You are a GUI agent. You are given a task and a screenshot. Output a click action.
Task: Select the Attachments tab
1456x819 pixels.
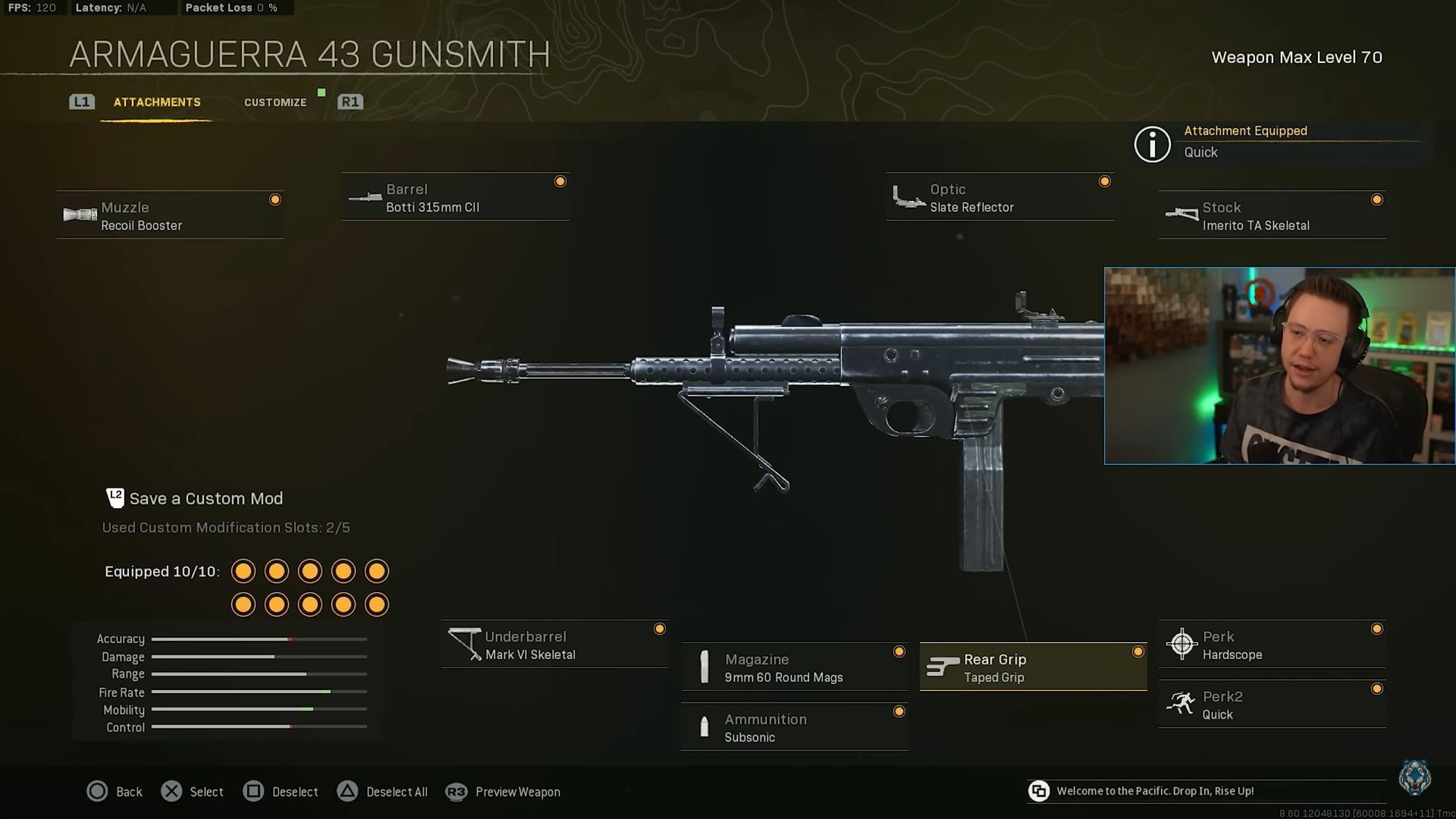click(157, 102)
